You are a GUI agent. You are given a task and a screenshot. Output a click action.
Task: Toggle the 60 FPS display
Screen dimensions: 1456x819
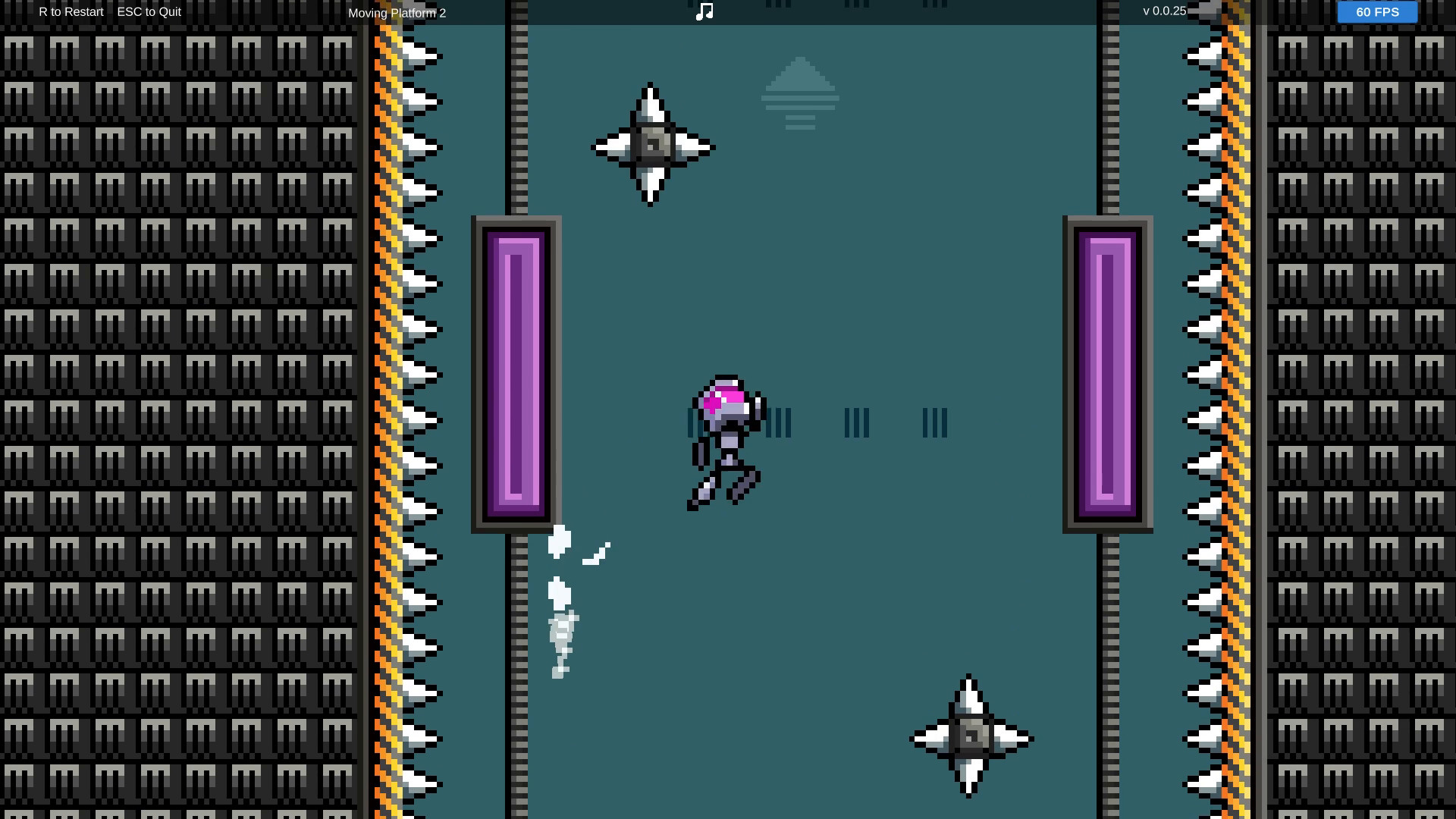point(1376,11)
